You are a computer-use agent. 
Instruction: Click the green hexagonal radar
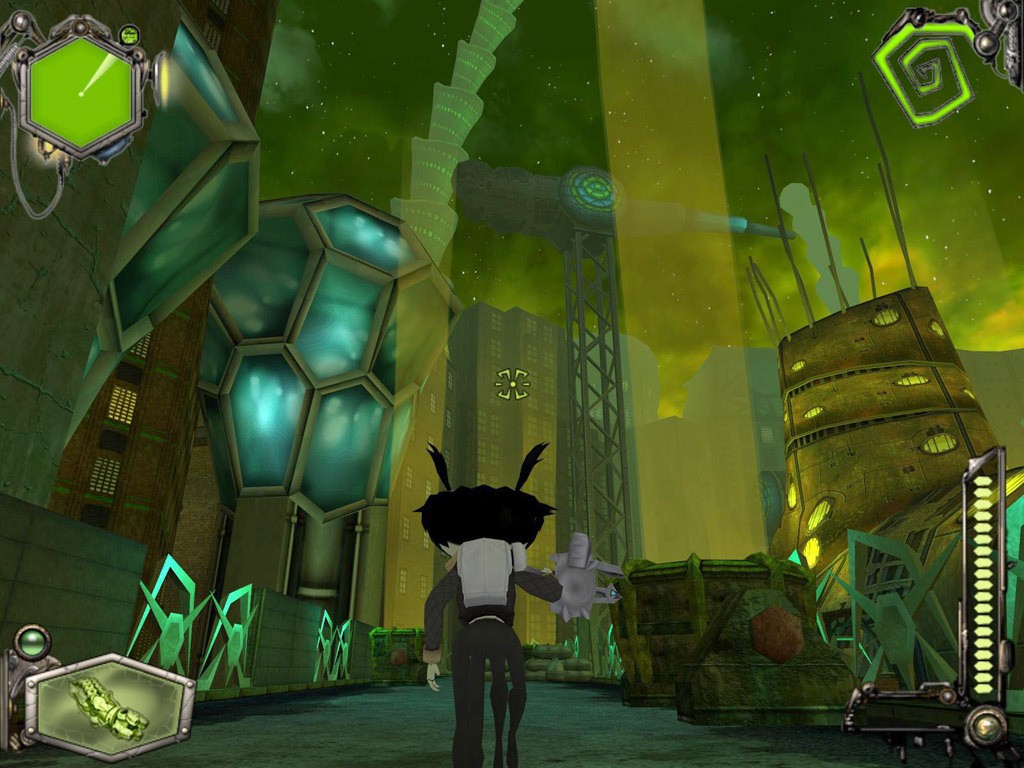pyautogui.click(x=80, y=88)
